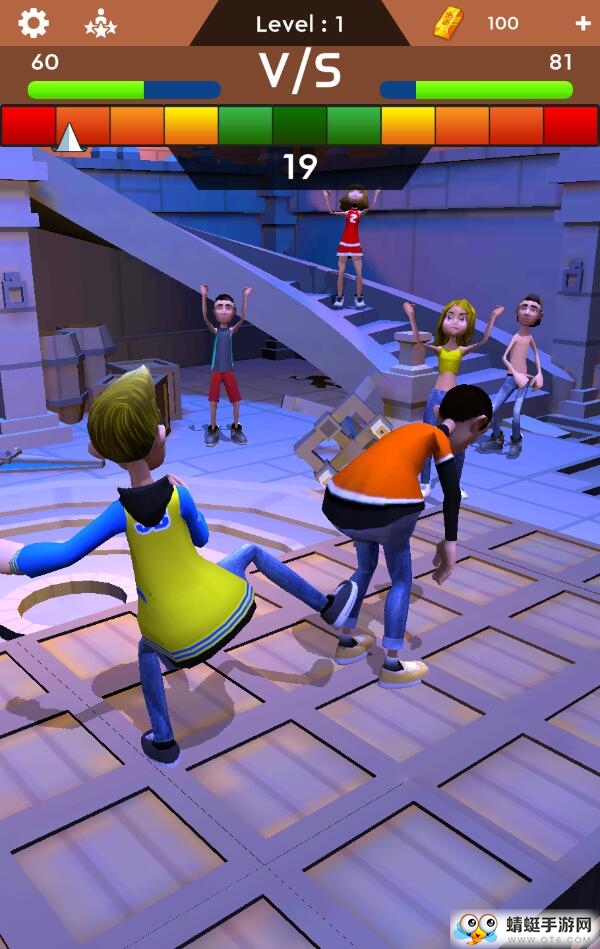The image size is (600, 949).
Task: Open the leaderboard stars icon
Action: [100, 22]
